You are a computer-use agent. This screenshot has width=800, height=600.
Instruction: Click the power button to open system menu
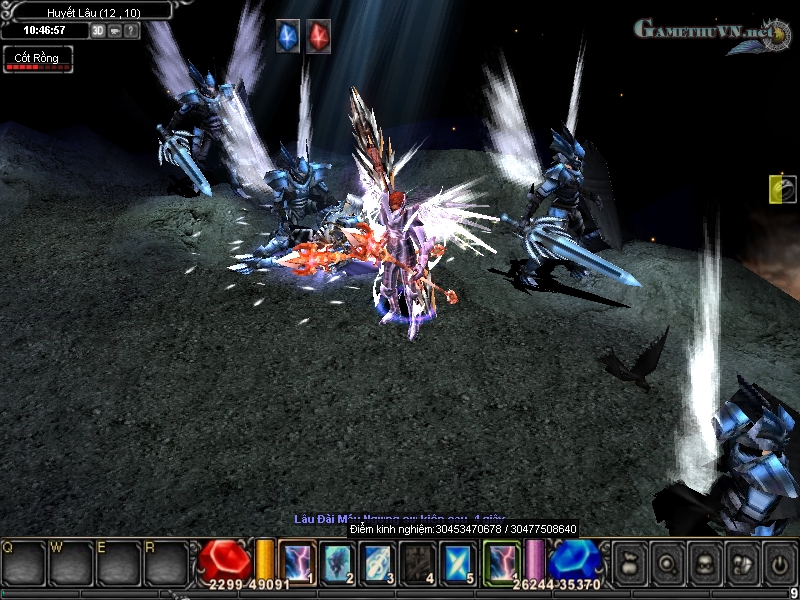tap(780, 561)
